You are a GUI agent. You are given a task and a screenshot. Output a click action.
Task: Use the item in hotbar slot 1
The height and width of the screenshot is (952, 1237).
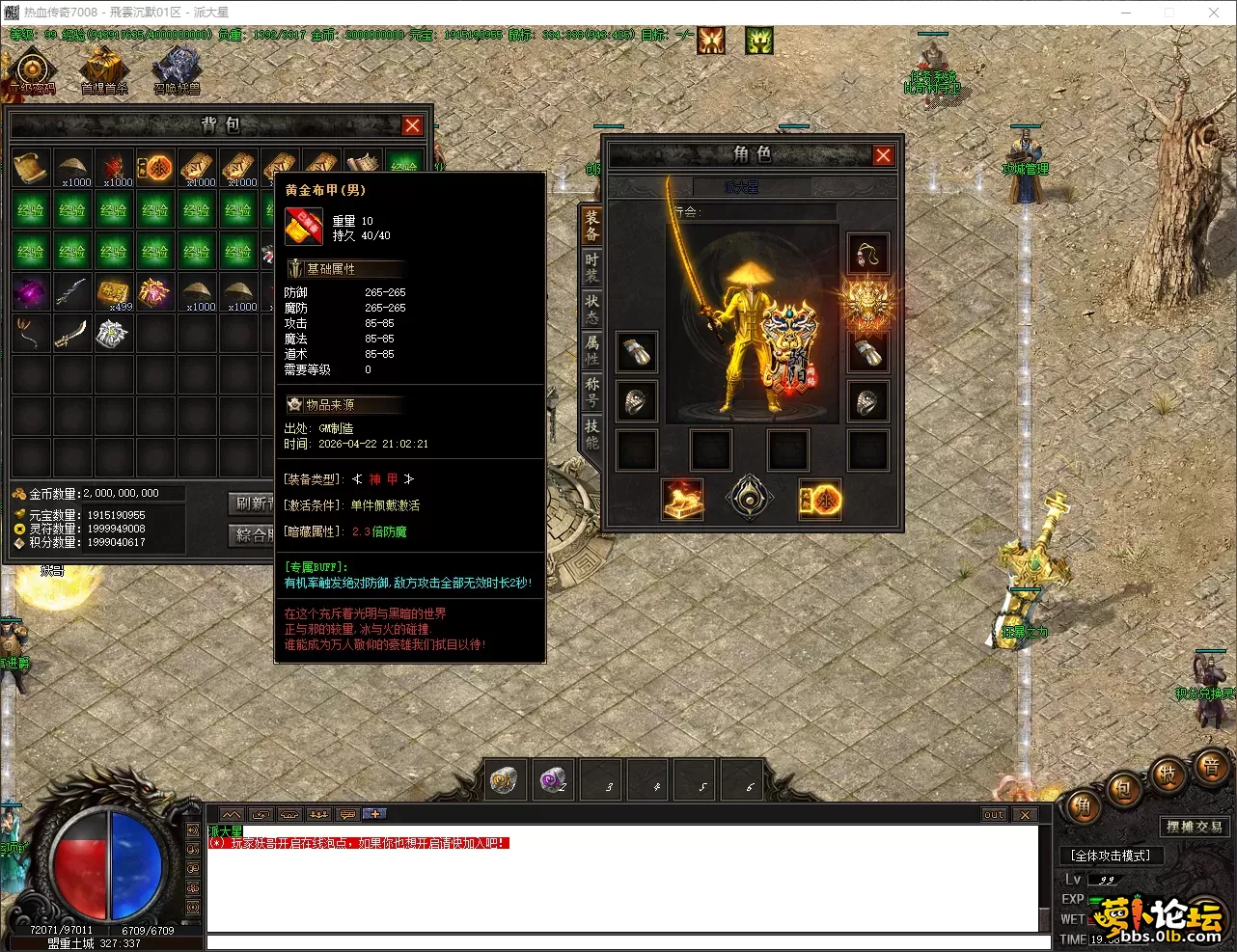click(505, 779)
